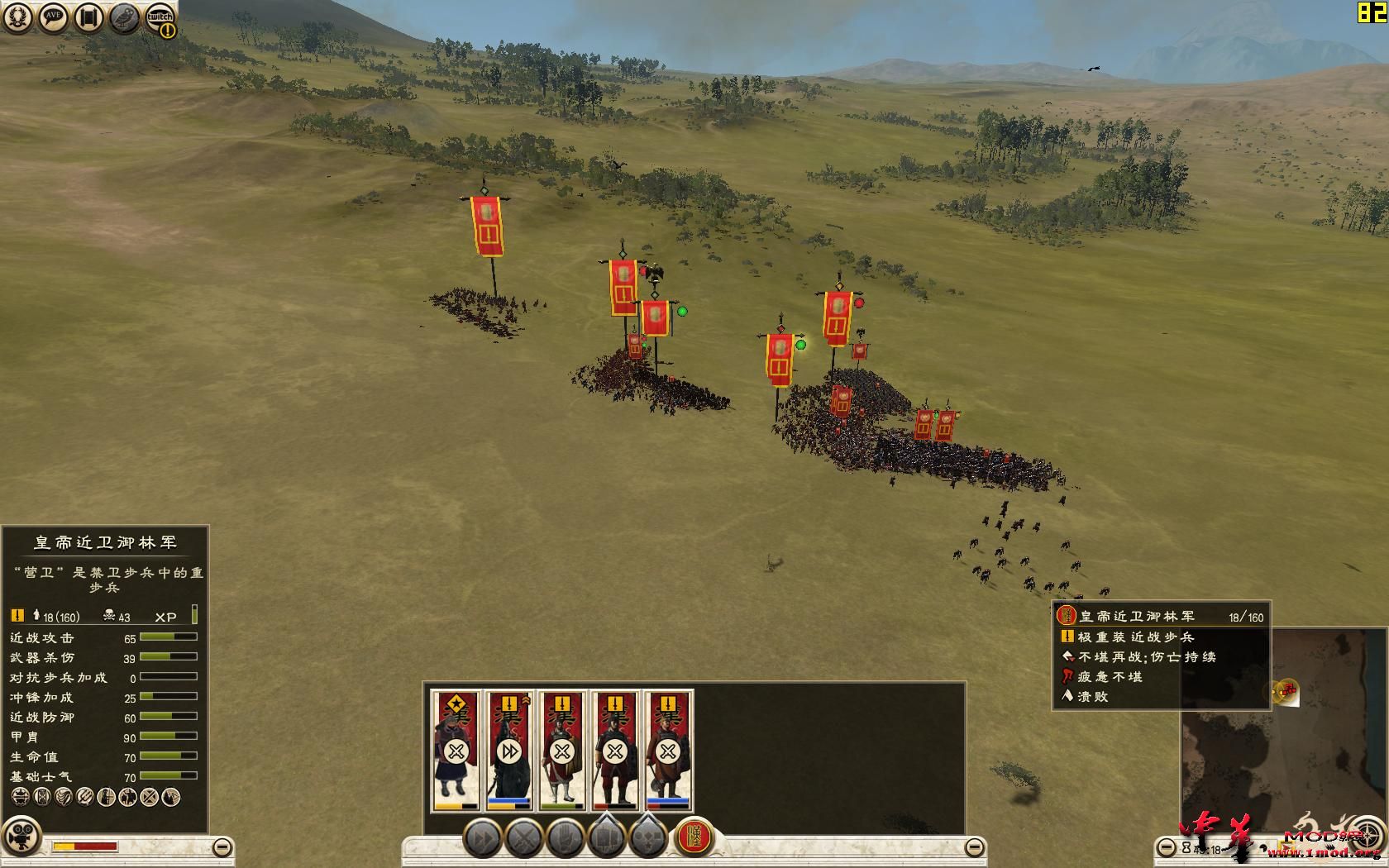
Task: Click the owl advisor button
Action: (125, 18)
